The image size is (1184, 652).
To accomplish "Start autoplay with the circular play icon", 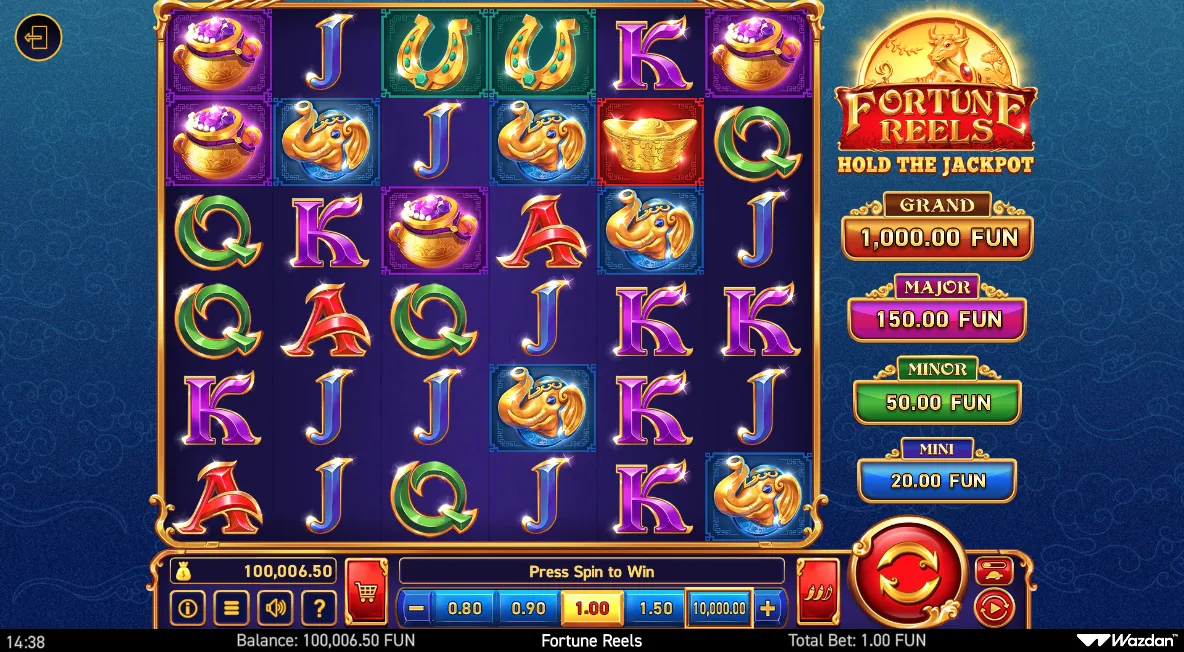I will [x=993, y=607].
